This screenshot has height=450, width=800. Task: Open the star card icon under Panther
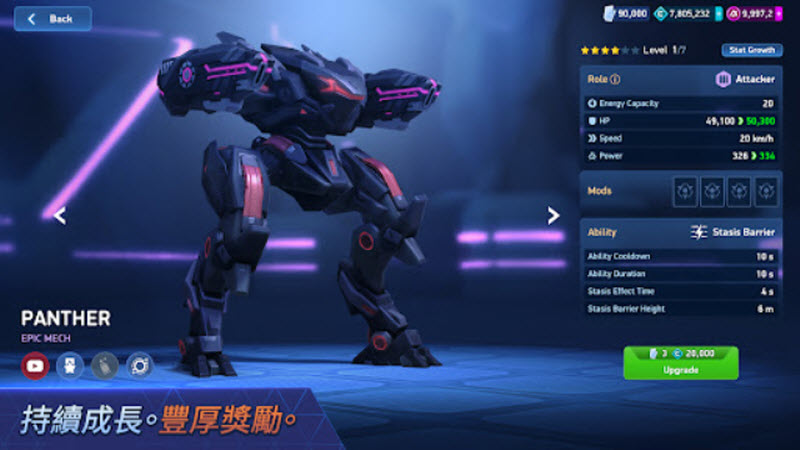coord(69,366)
